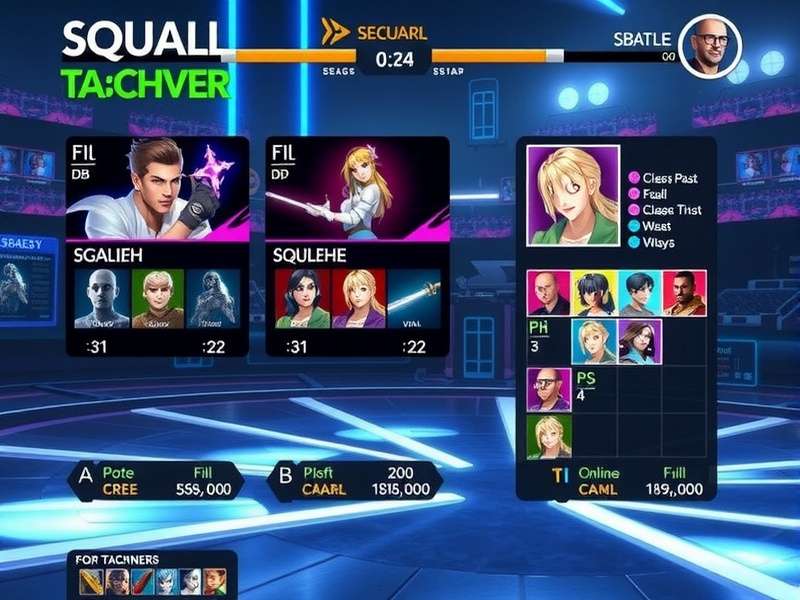Pick the dark-haired portrait on yellow background
Screen dimensions: 800x600
coord(594,293)
